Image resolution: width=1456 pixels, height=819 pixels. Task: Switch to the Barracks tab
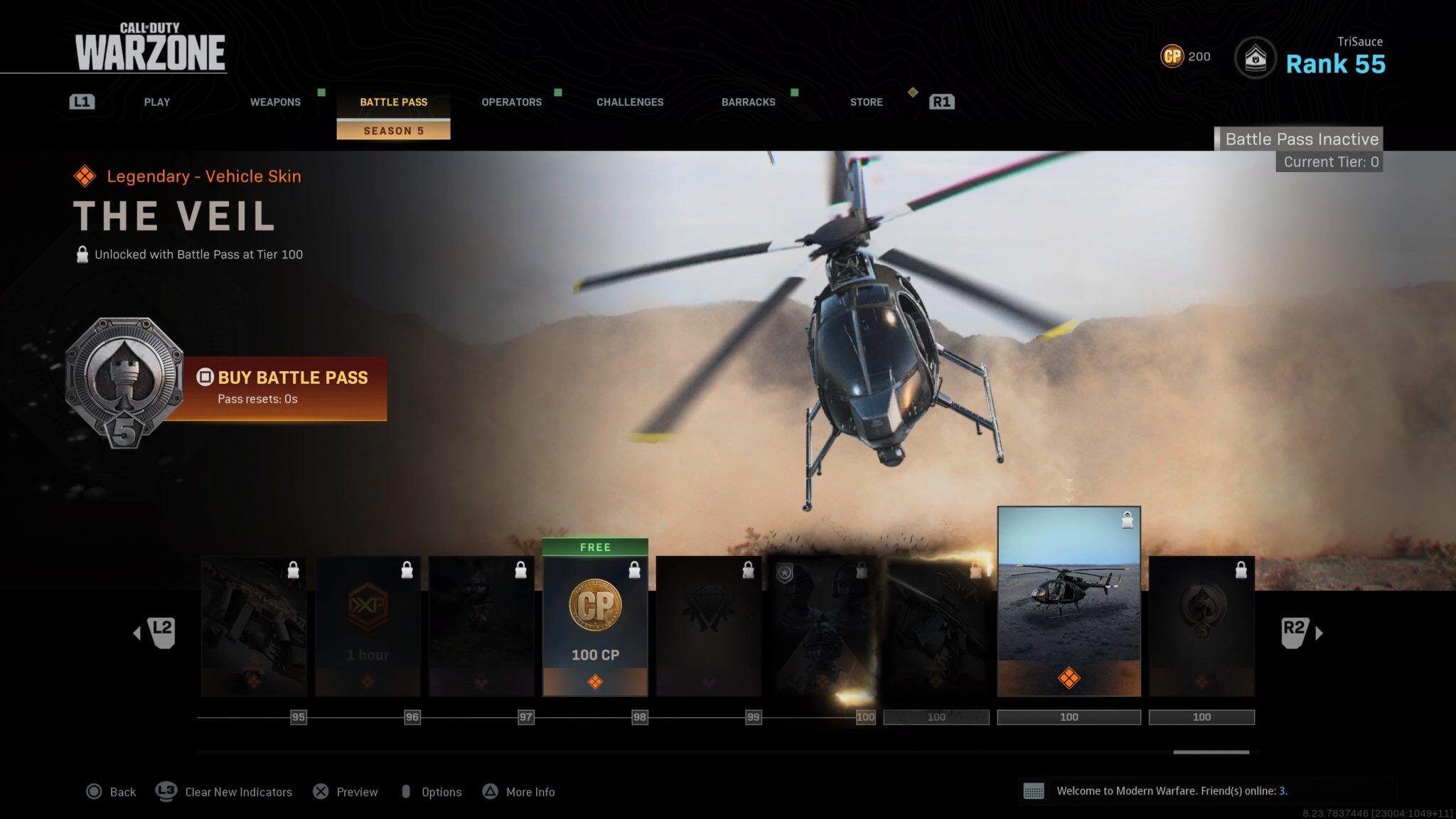coord(748,102)
